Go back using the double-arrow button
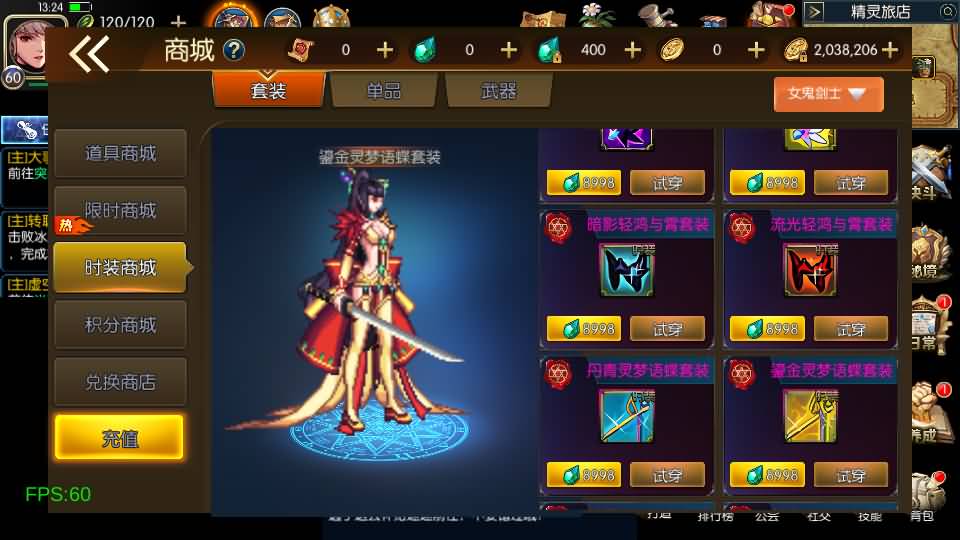Image resolution: width=960 pixels, height=540 pixels. tap(89, 54)
